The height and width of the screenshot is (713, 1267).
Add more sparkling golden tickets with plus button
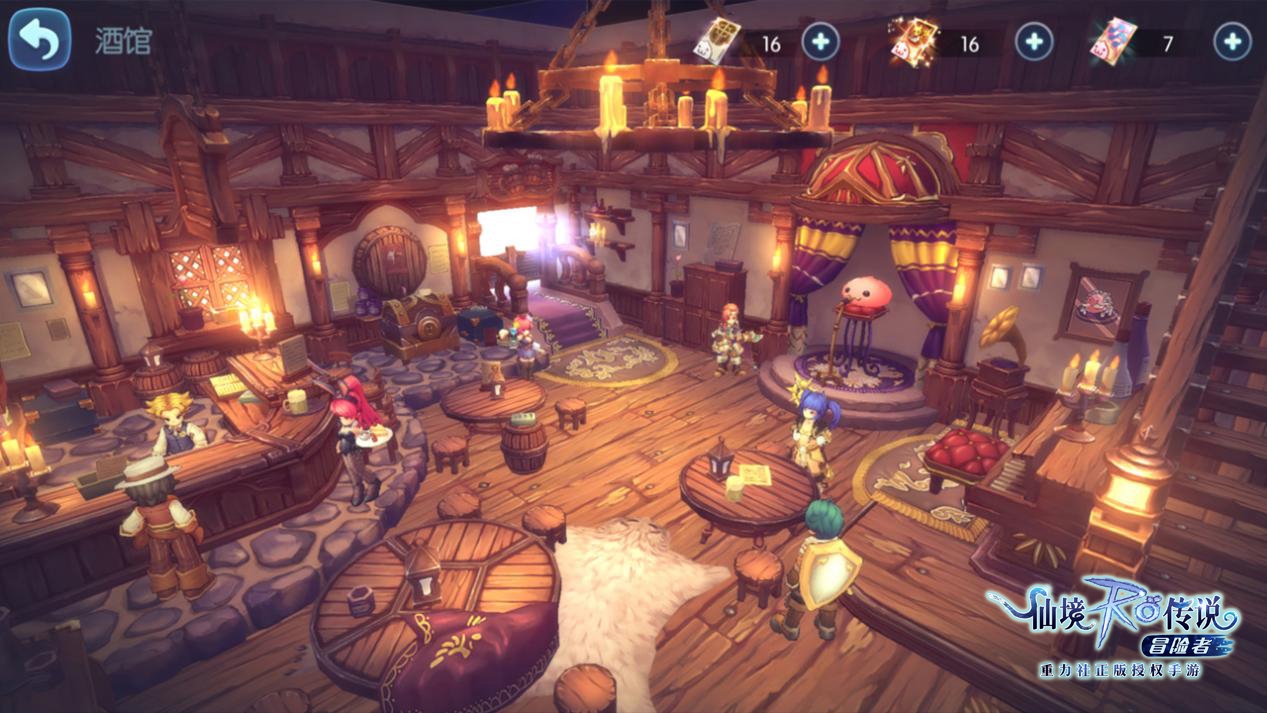click(1034, 42)
